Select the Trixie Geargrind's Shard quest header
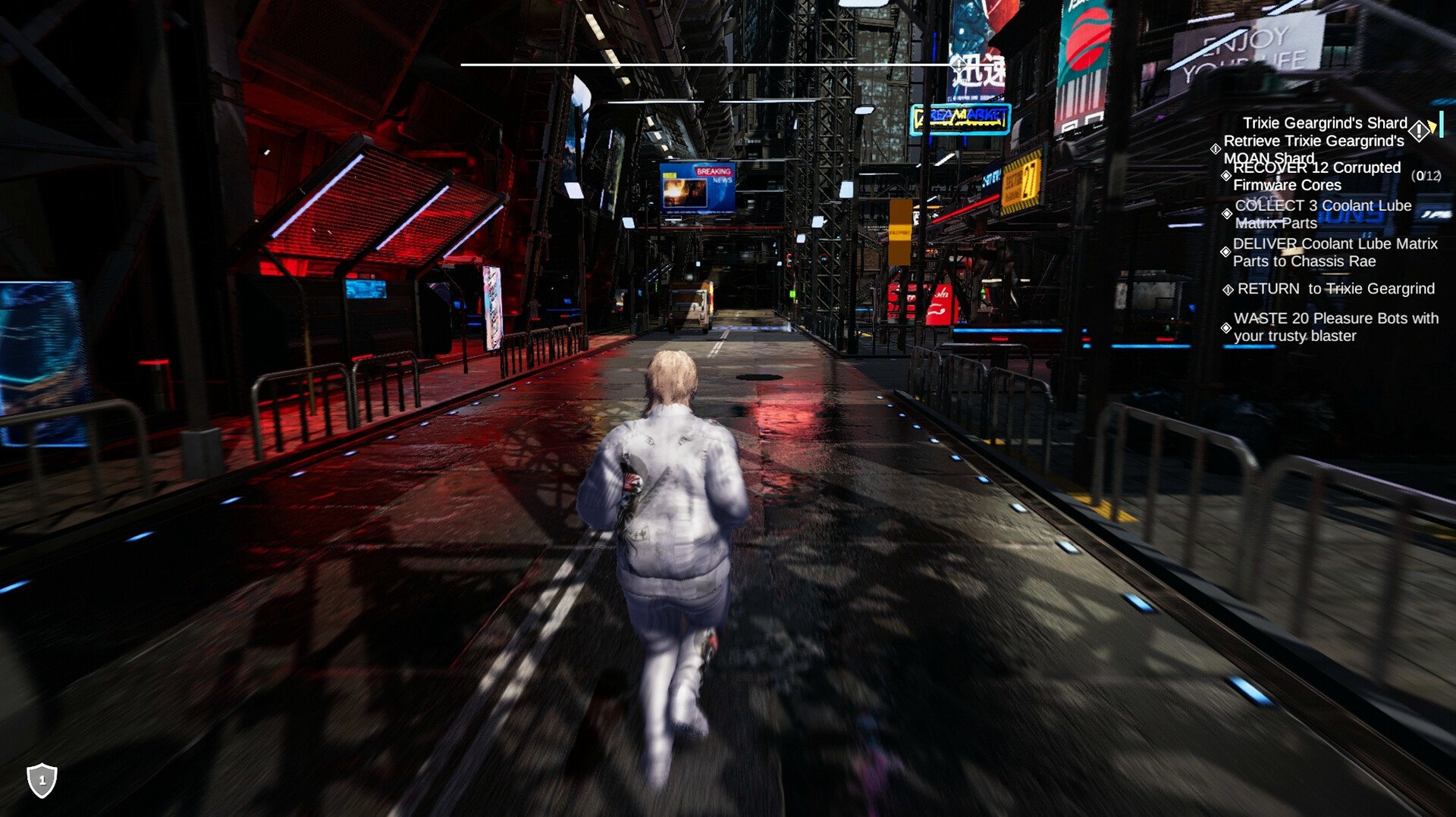Viewport: 1456px width, 817px height. (1326, 122)
